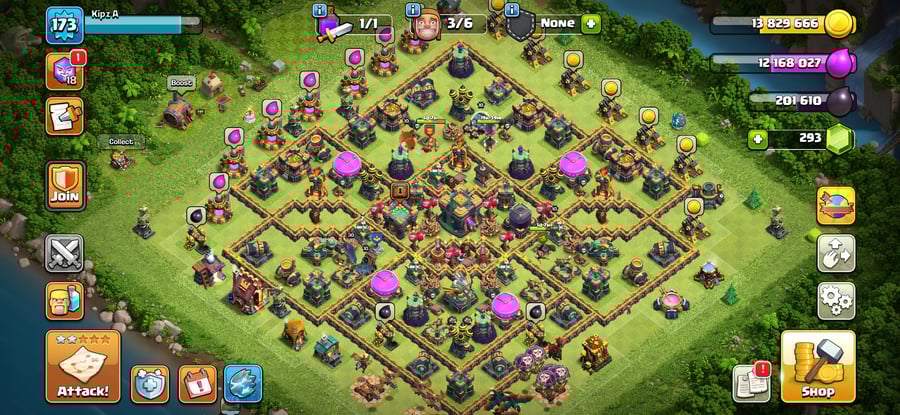Open the scroll notes icon
Screen dimensions: 900x415
(65, 116)
